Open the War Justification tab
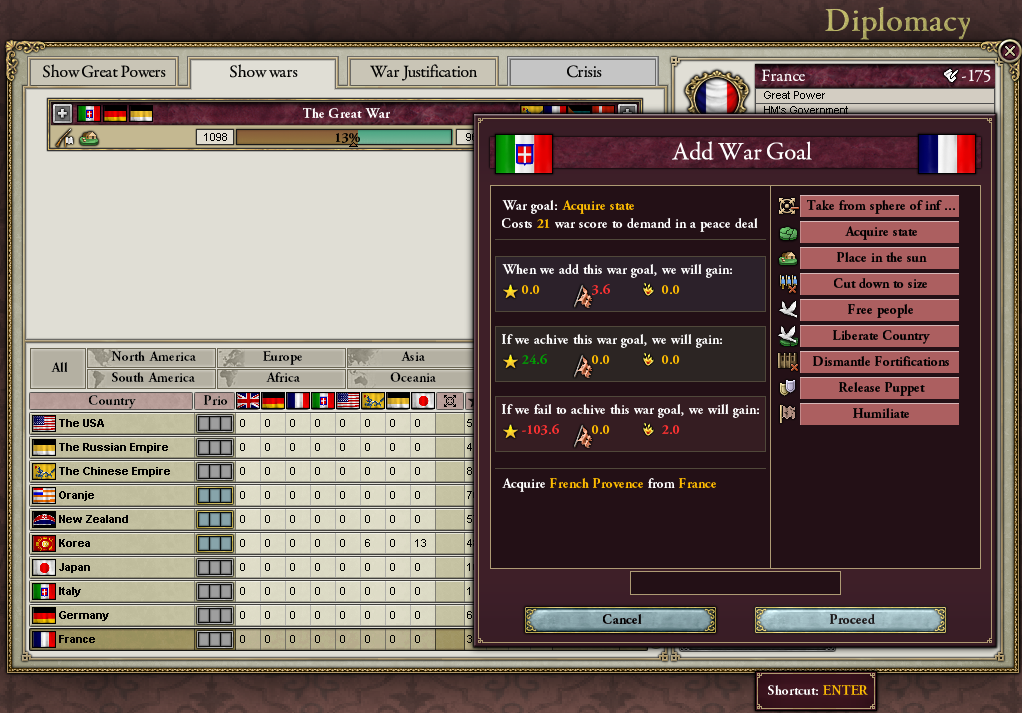Image resolution: width=1022 pixels, height=713 pixels. click(x=423, y=72)
